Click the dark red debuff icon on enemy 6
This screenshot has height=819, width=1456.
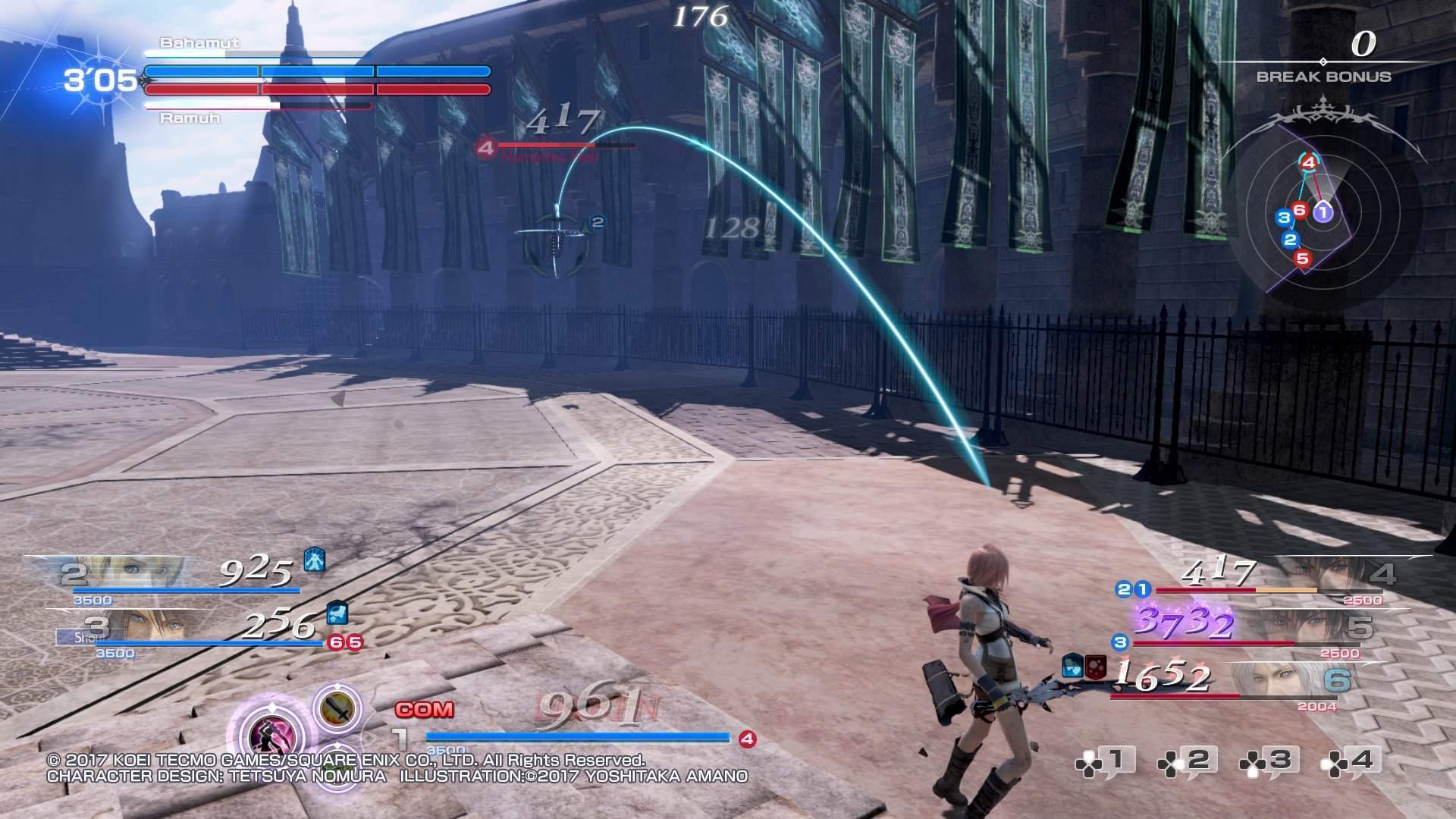click(1094, 665)
